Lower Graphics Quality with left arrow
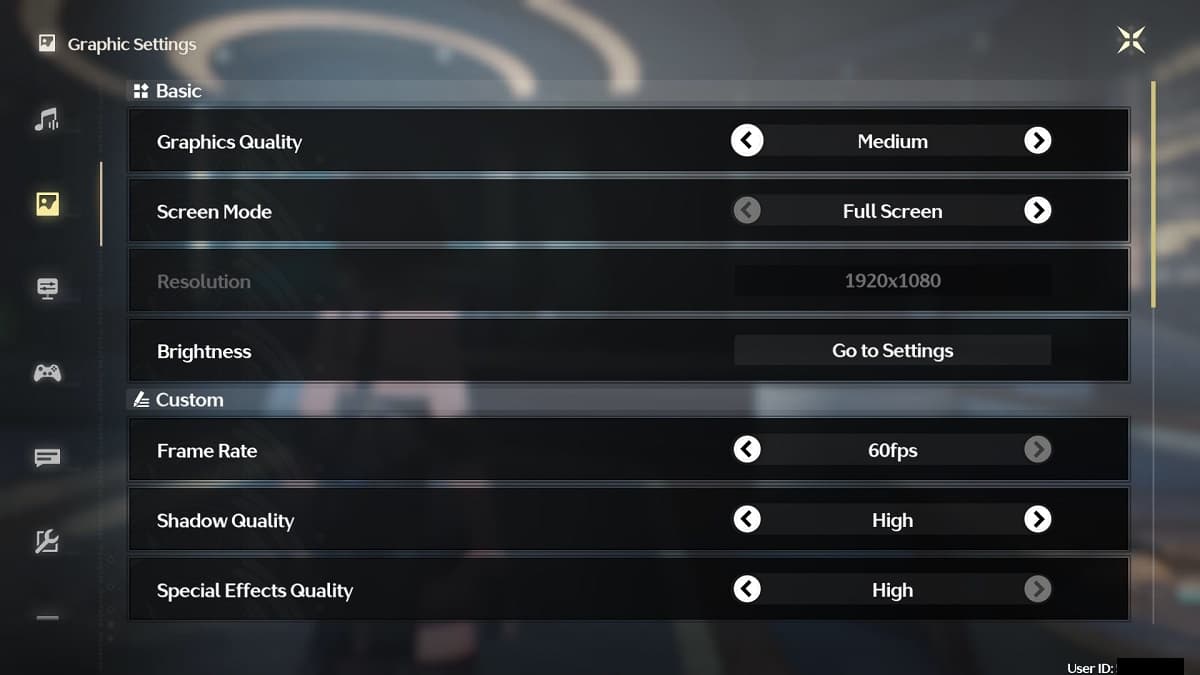 pyautogui.click(x=747, y=141)
